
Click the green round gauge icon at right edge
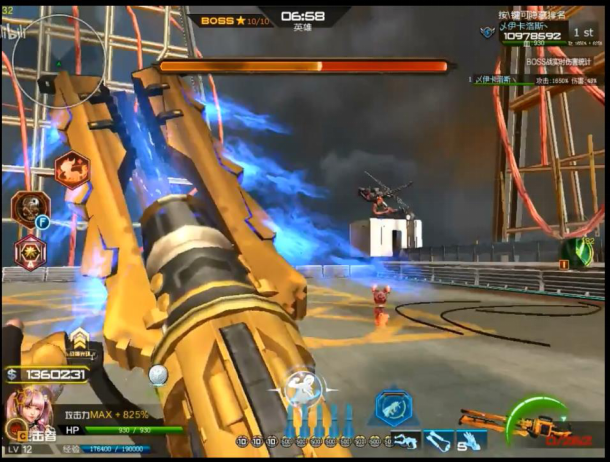tap(575, 252)
